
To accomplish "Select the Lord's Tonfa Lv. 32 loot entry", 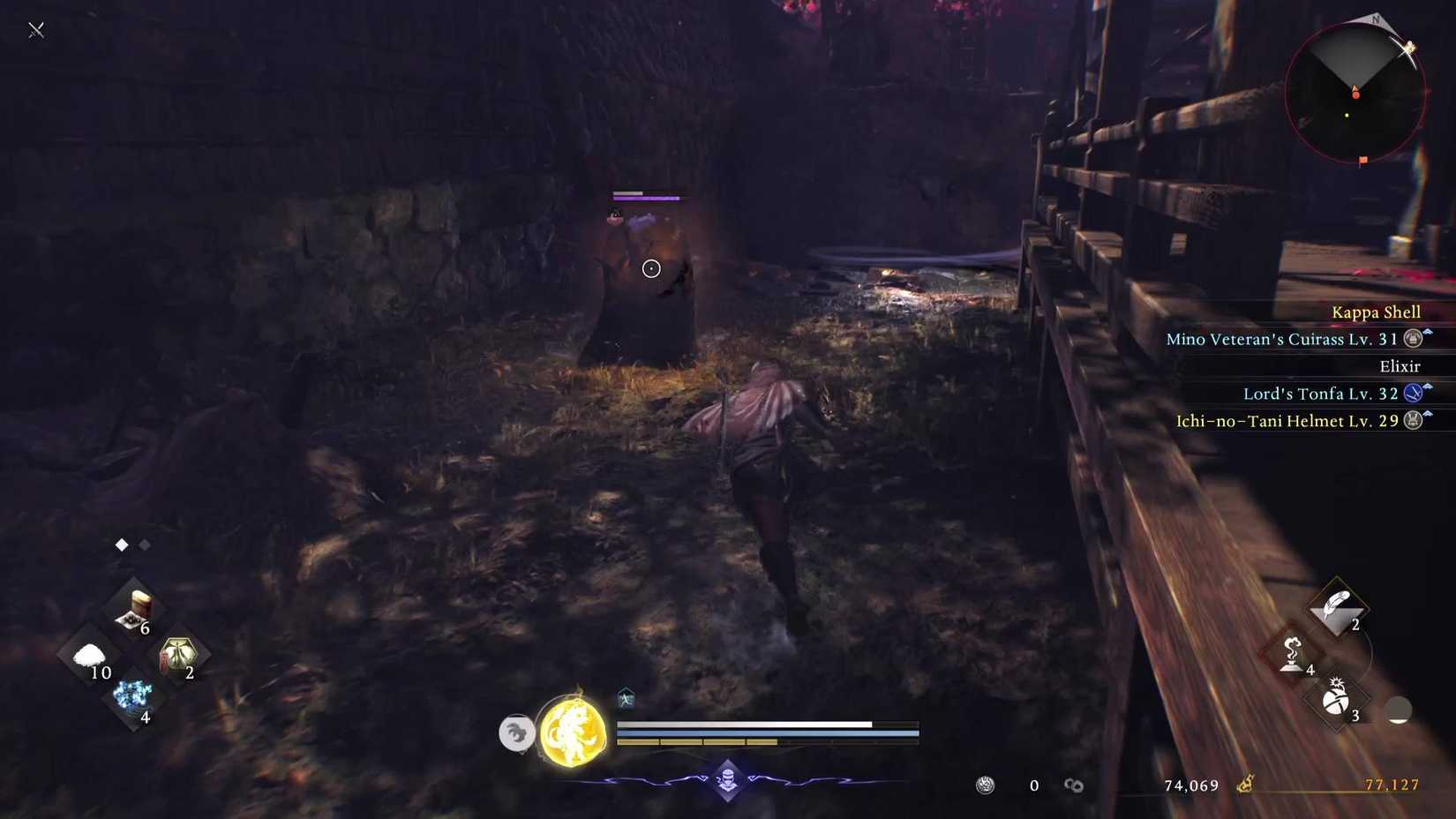I will click(1315, 393).
